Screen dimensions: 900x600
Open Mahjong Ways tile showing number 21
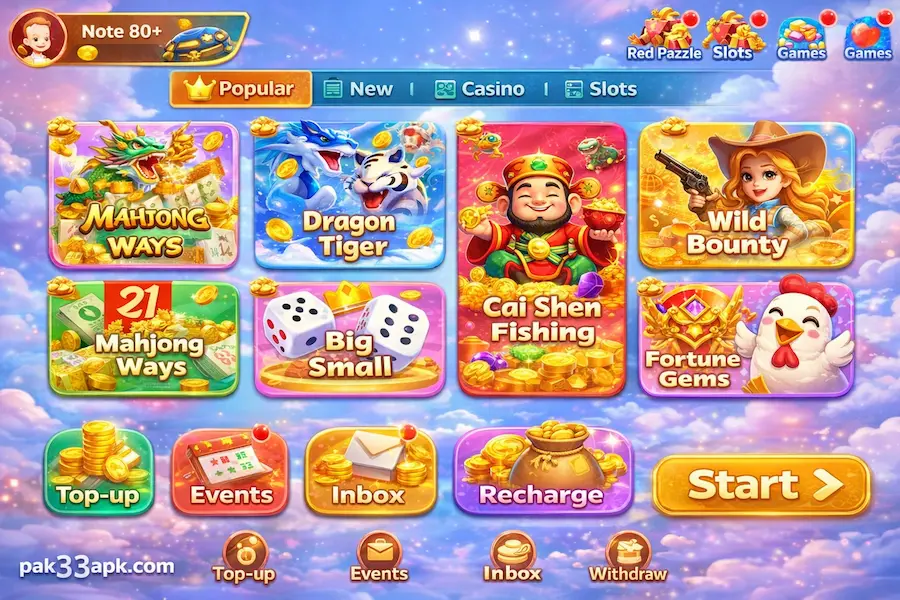[x=144, y=338]
